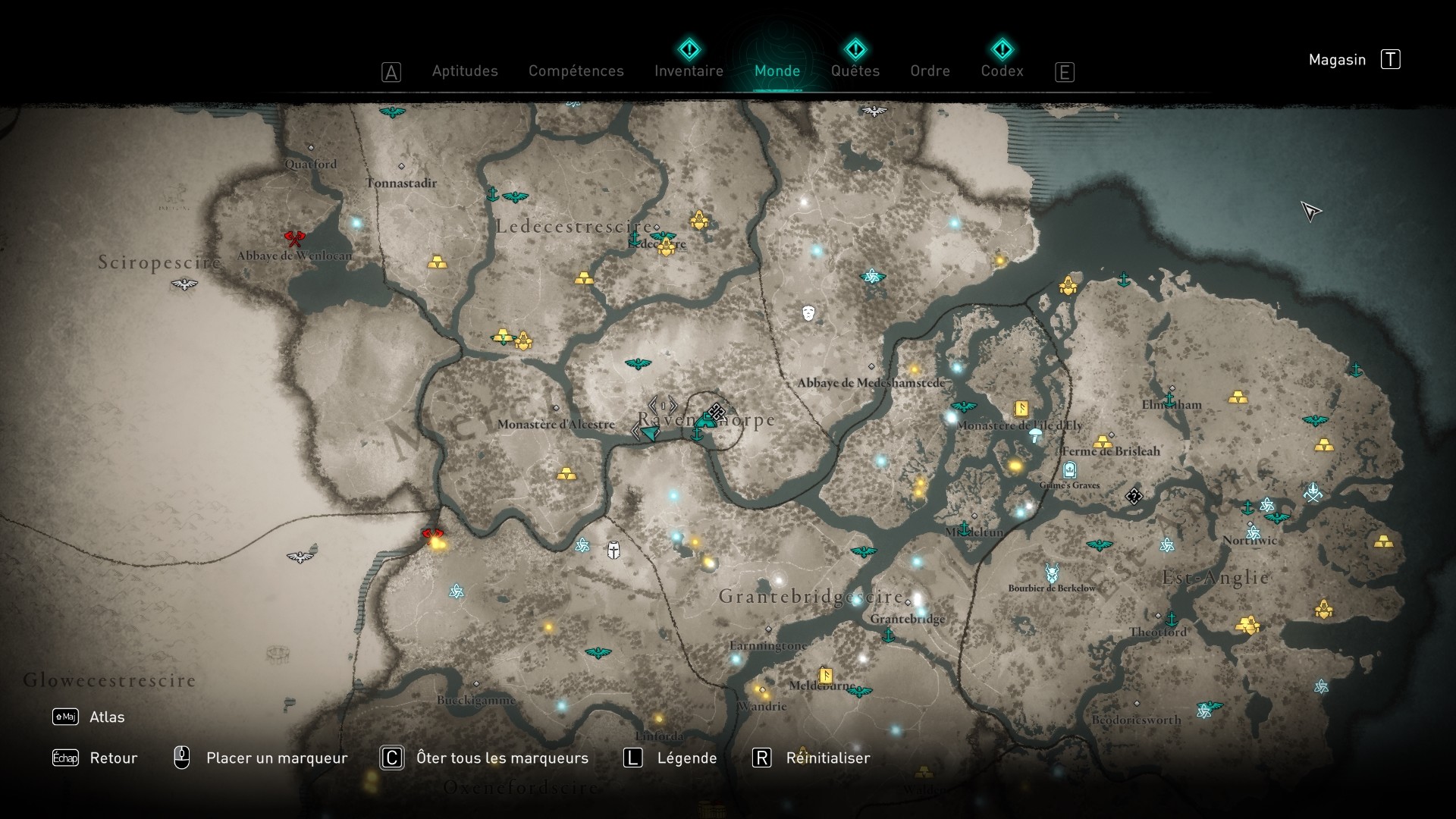Click Ôter tous les marqueurs
Screen dimensions: 1456x819
click(x=501, y=758)
